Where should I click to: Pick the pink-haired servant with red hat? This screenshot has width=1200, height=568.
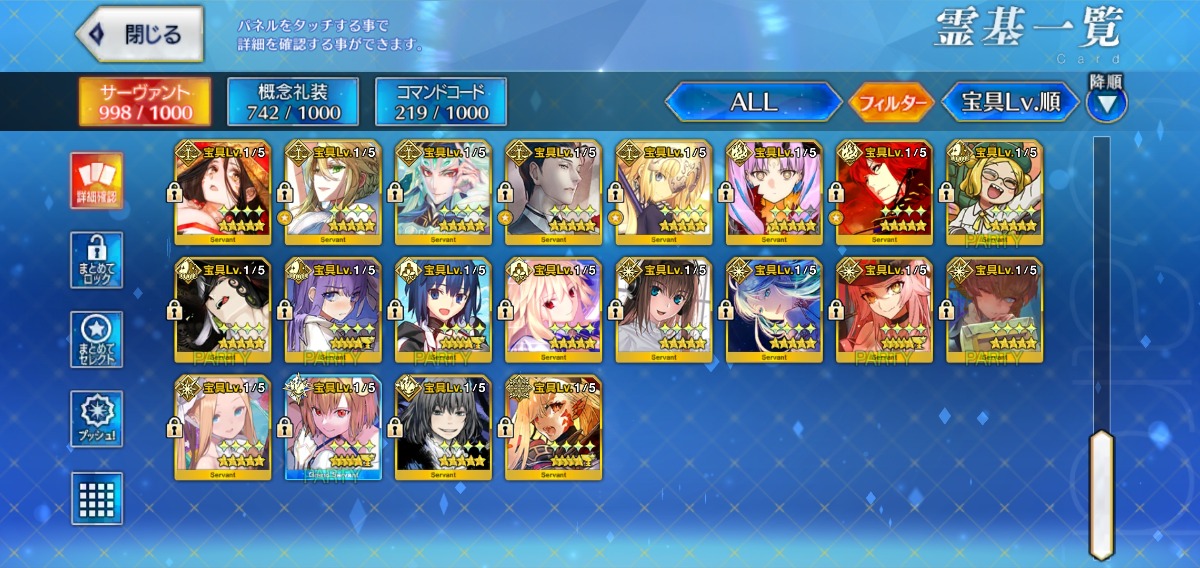[884, 310]
